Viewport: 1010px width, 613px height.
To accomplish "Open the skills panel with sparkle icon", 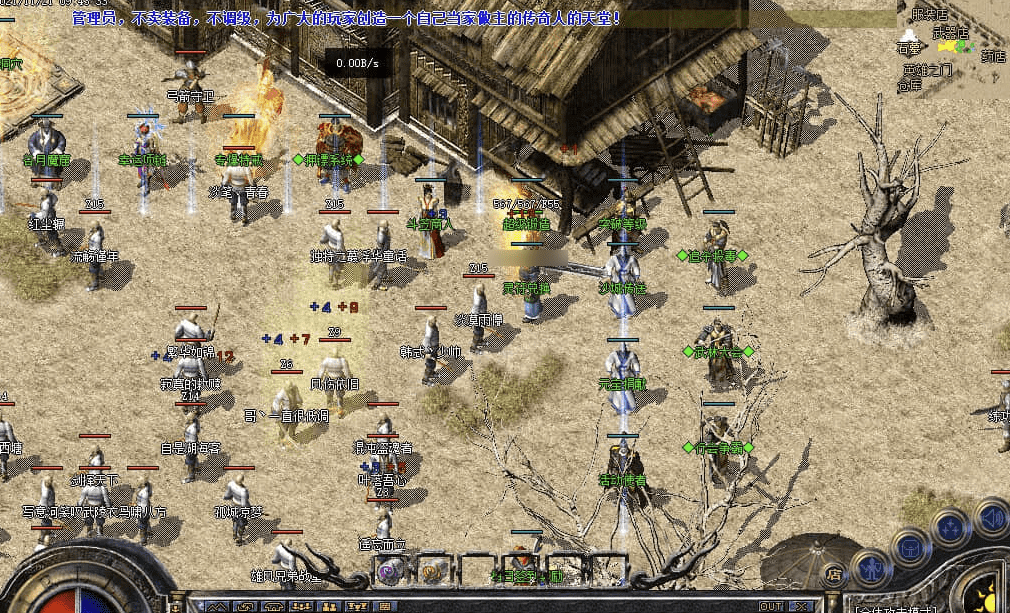I will pyautogui.click(x=949, y=527).
